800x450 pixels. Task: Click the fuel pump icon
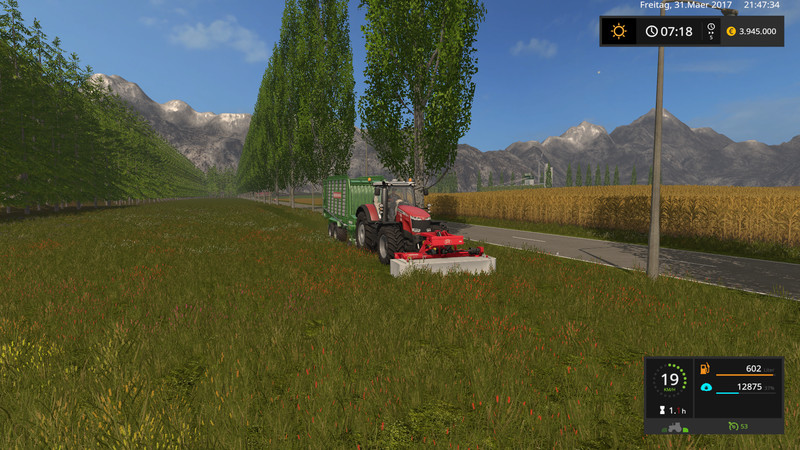click(704, 368)
